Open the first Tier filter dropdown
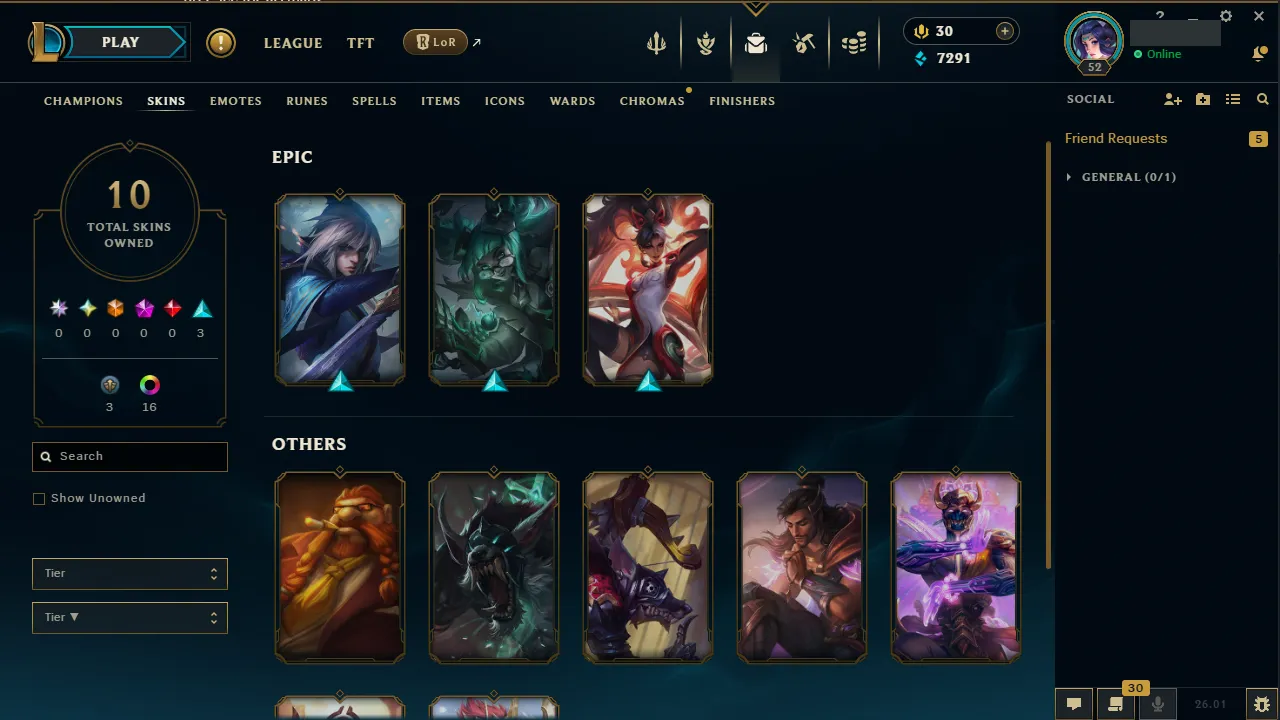Image resolution: width=1280 pixels, height=720 pixels. [x=129, y=573]
